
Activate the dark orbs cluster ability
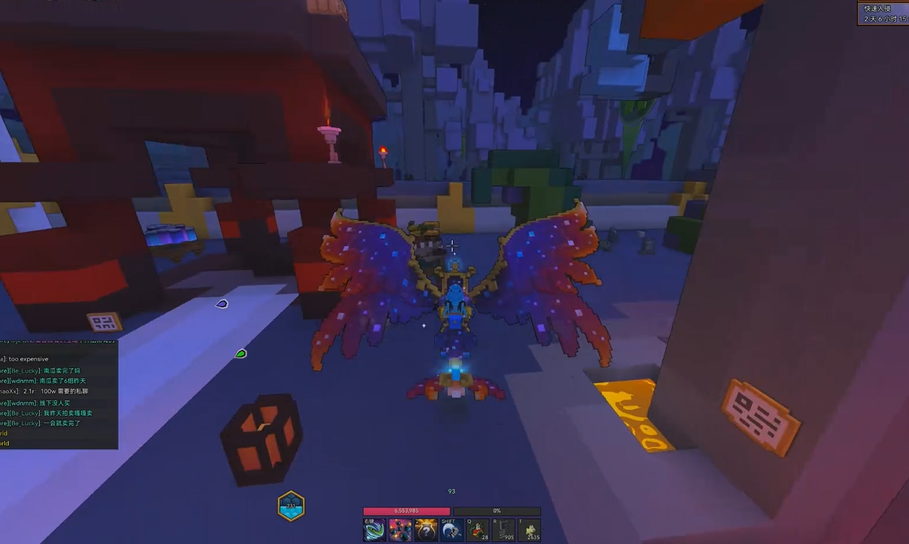[x=400, y=529]
